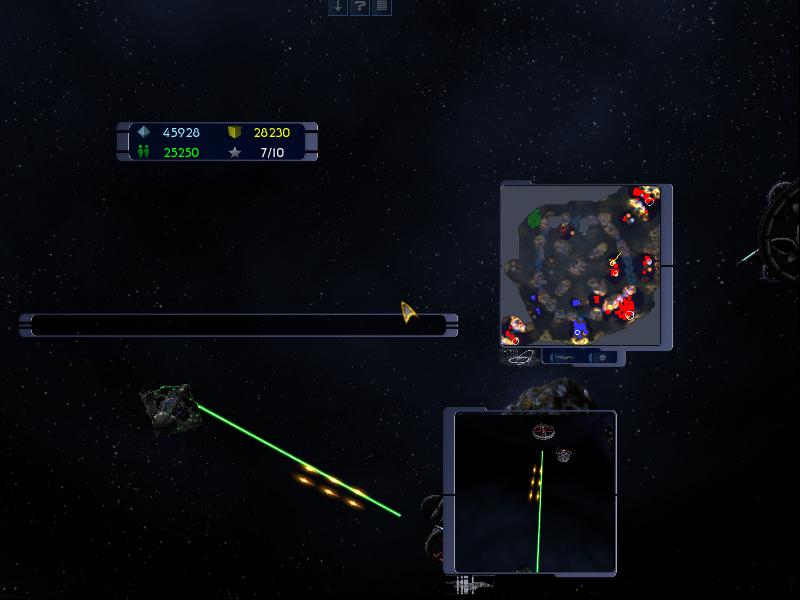Screen dimensions: 800x600
Task: Click the sector minimap
Action: click(584, 265)
